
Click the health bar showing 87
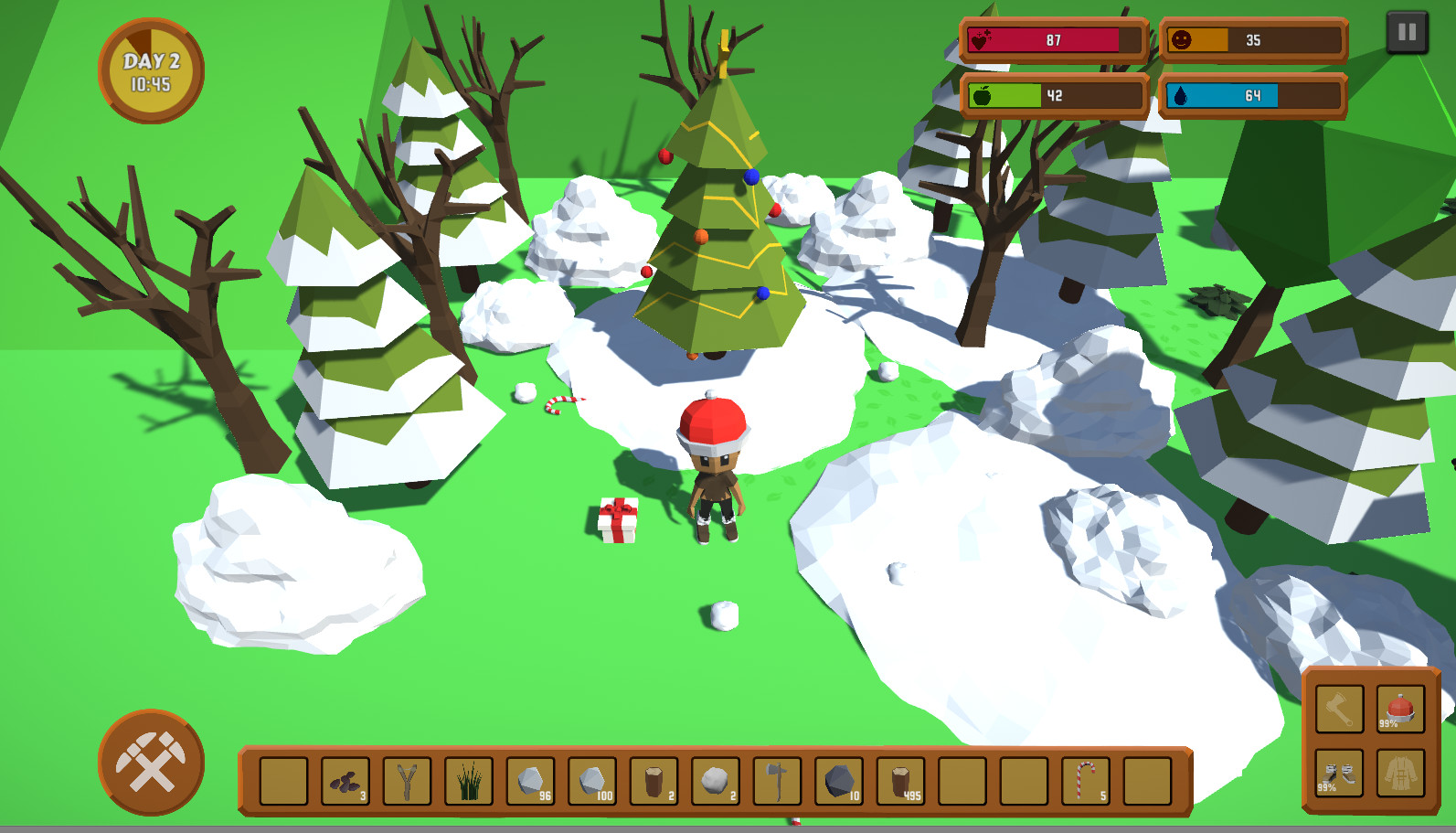1053,39
